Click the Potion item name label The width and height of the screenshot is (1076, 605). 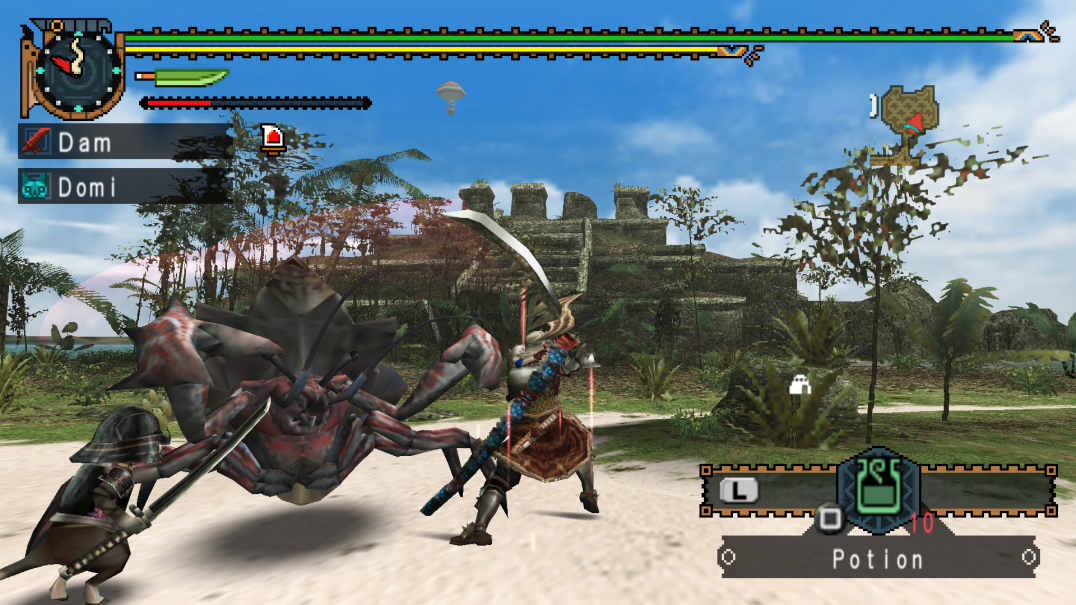[879, 559]
